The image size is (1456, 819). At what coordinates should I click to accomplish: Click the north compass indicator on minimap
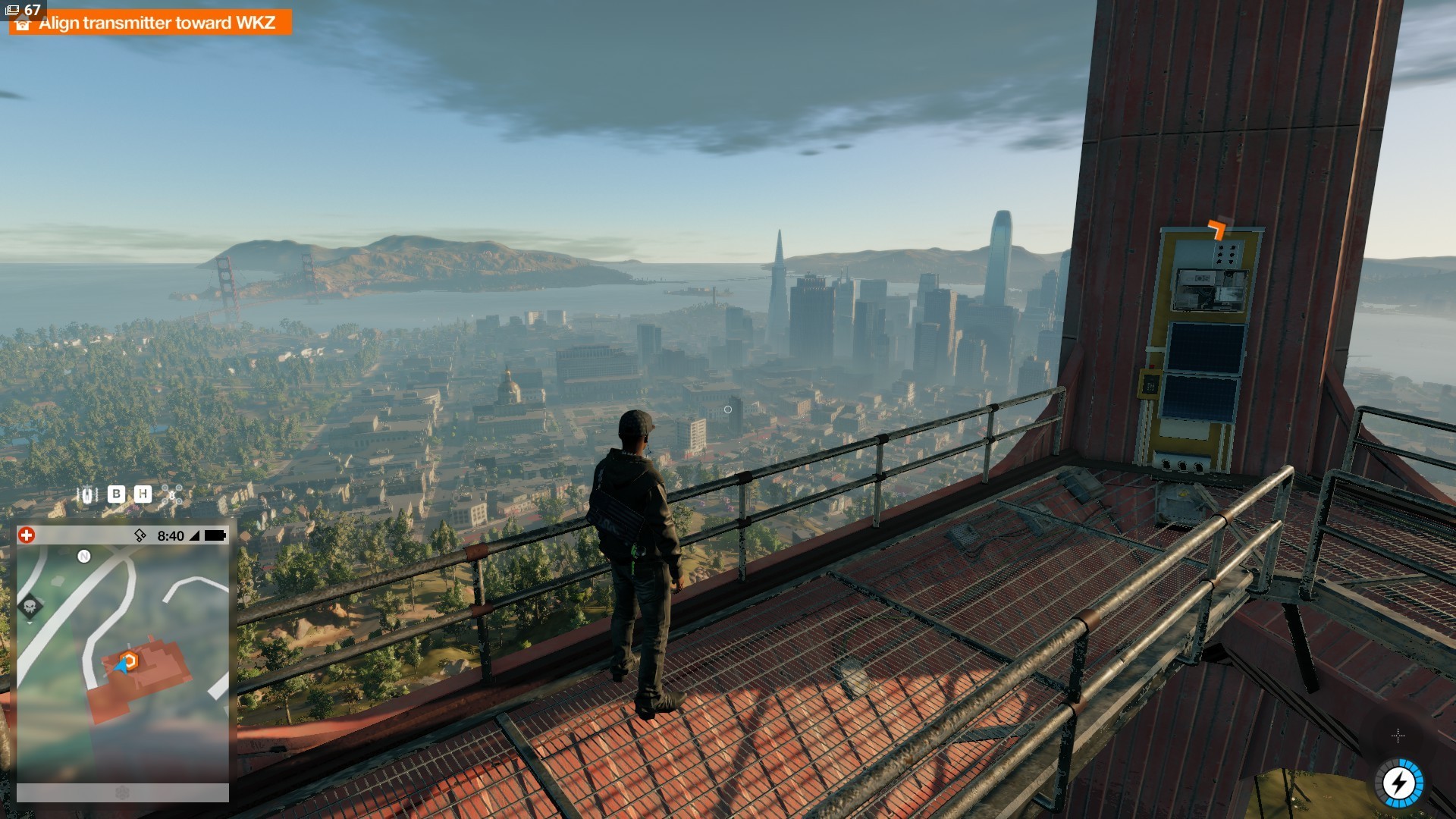coord(84,557)
